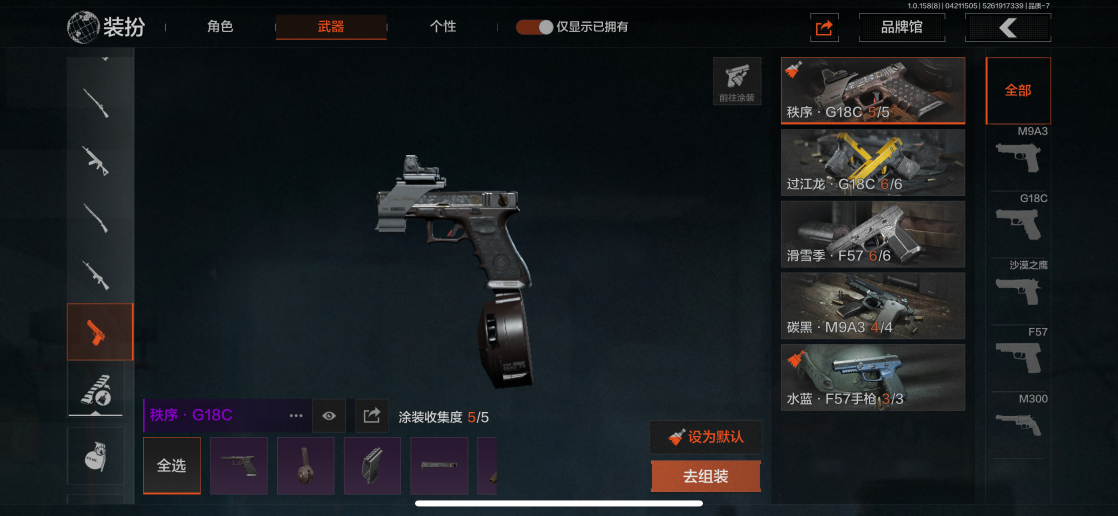Viewport: 1118px width, 516px height.
Task: Open the 品牌馆 store
Action: click(x=901, y=27)
